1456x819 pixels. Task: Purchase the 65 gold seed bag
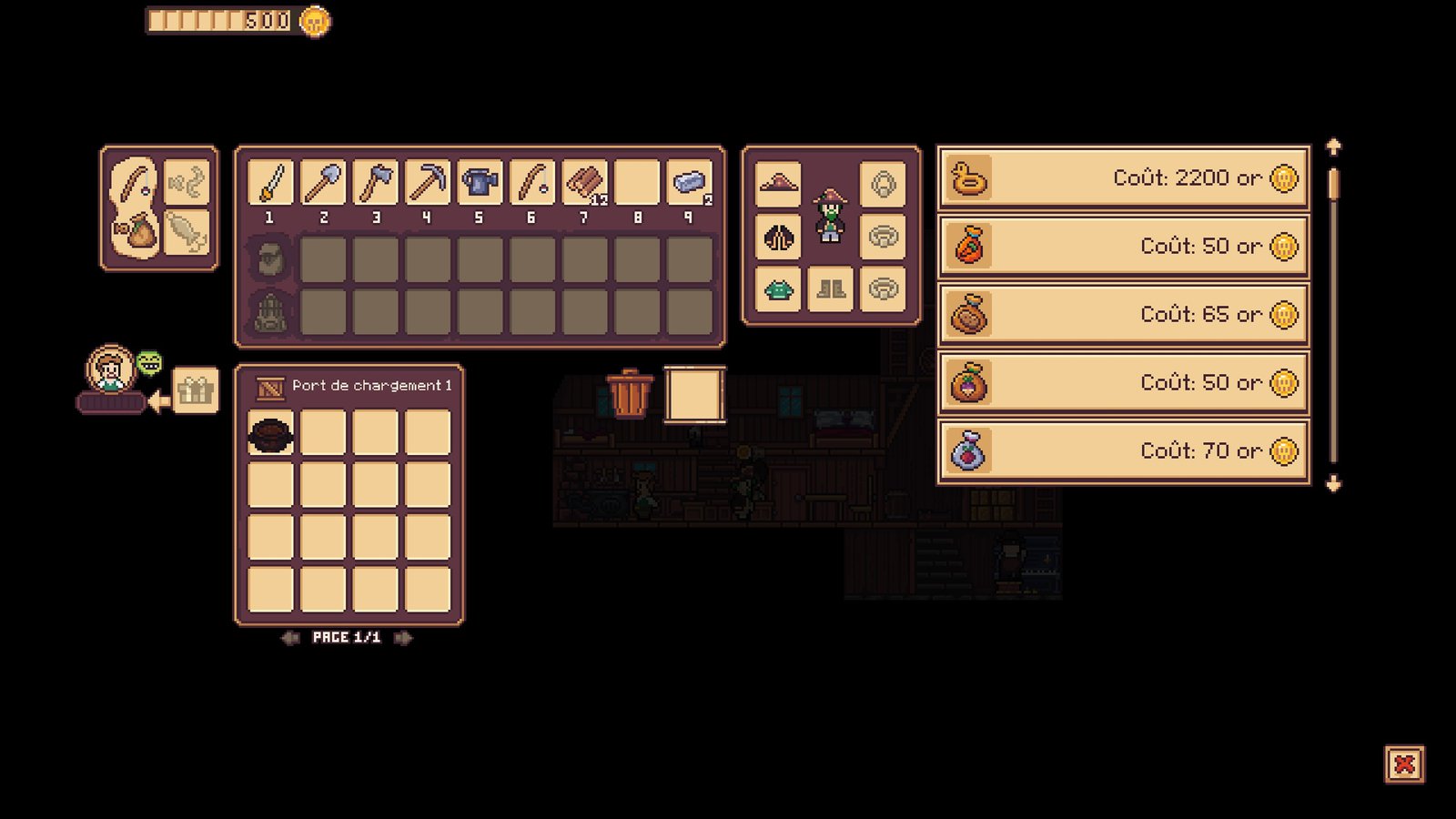pos(1123,315)
